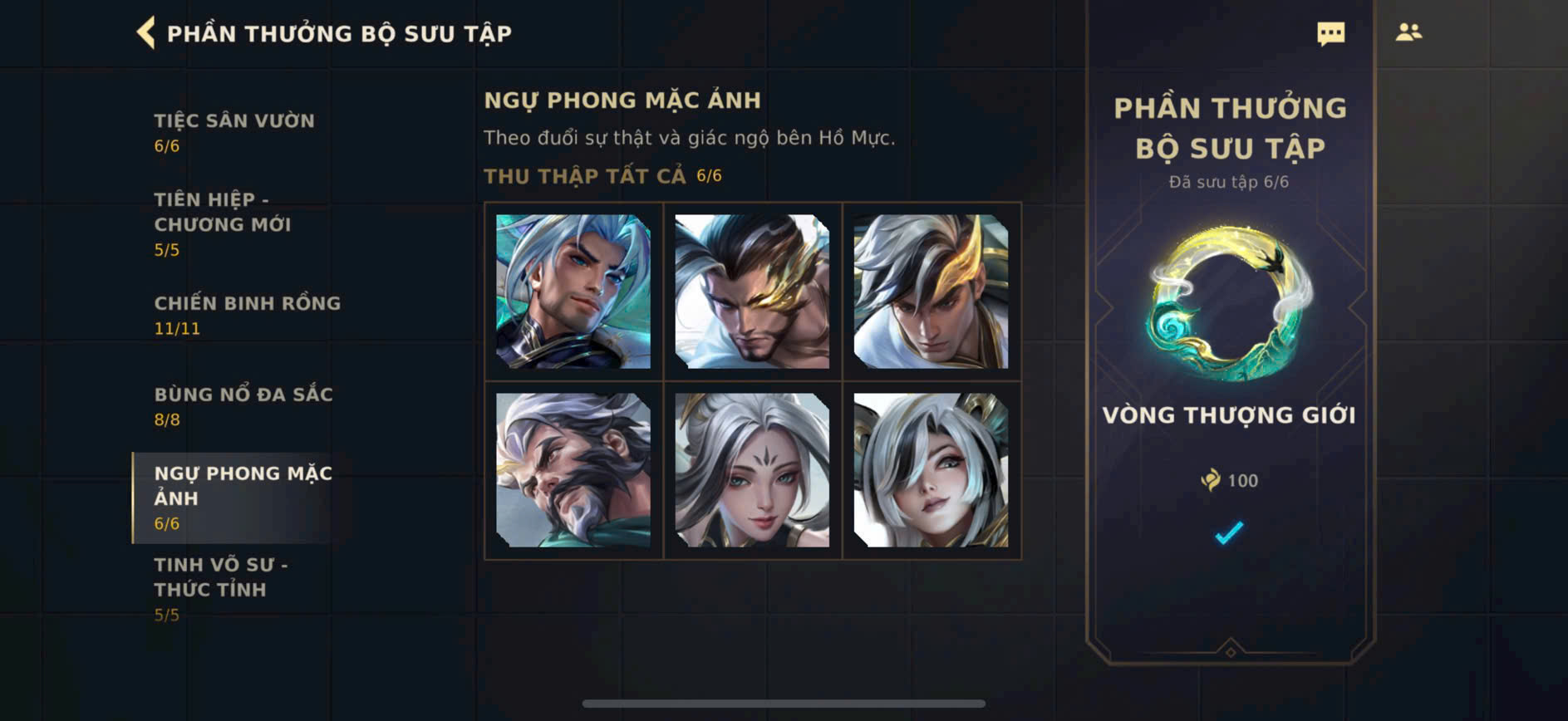Screen dimensions: 1568x721
Task: Select the old bearded man skin portrait
Action: tap(573, 470)
